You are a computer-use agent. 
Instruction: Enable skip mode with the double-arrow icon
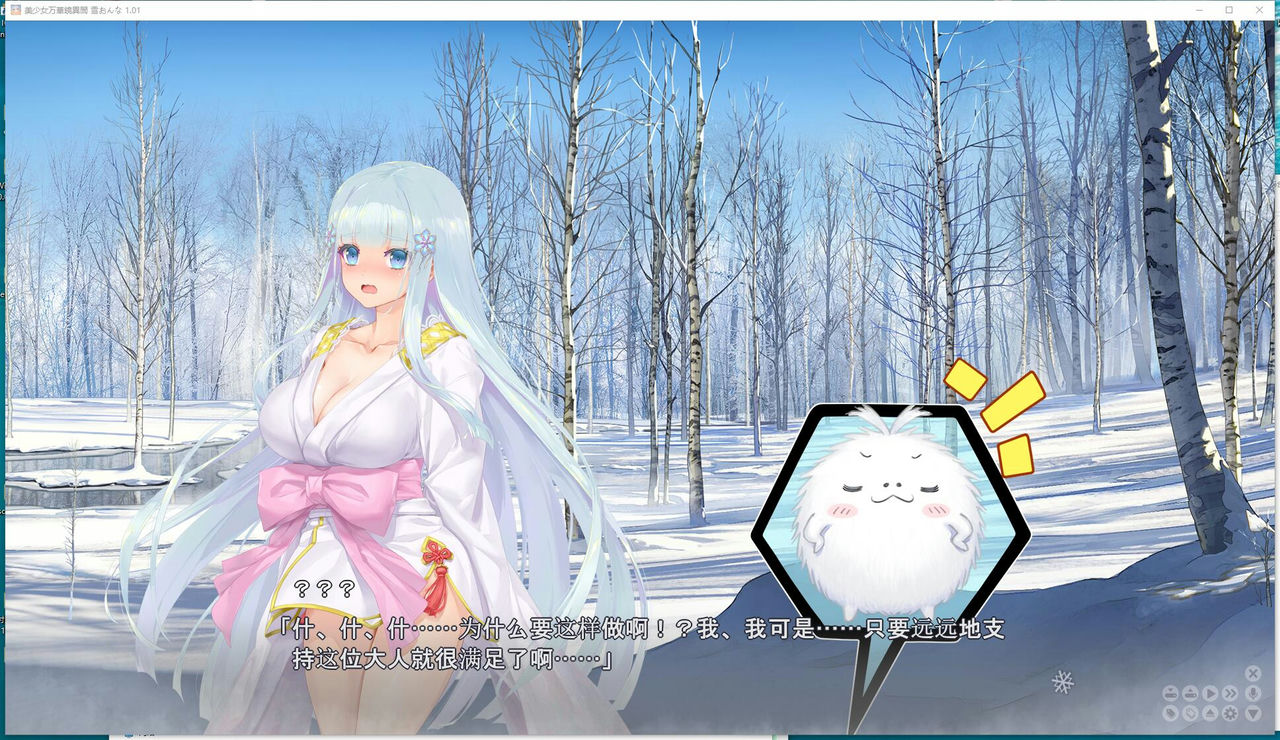click(x=1230, y=693)
